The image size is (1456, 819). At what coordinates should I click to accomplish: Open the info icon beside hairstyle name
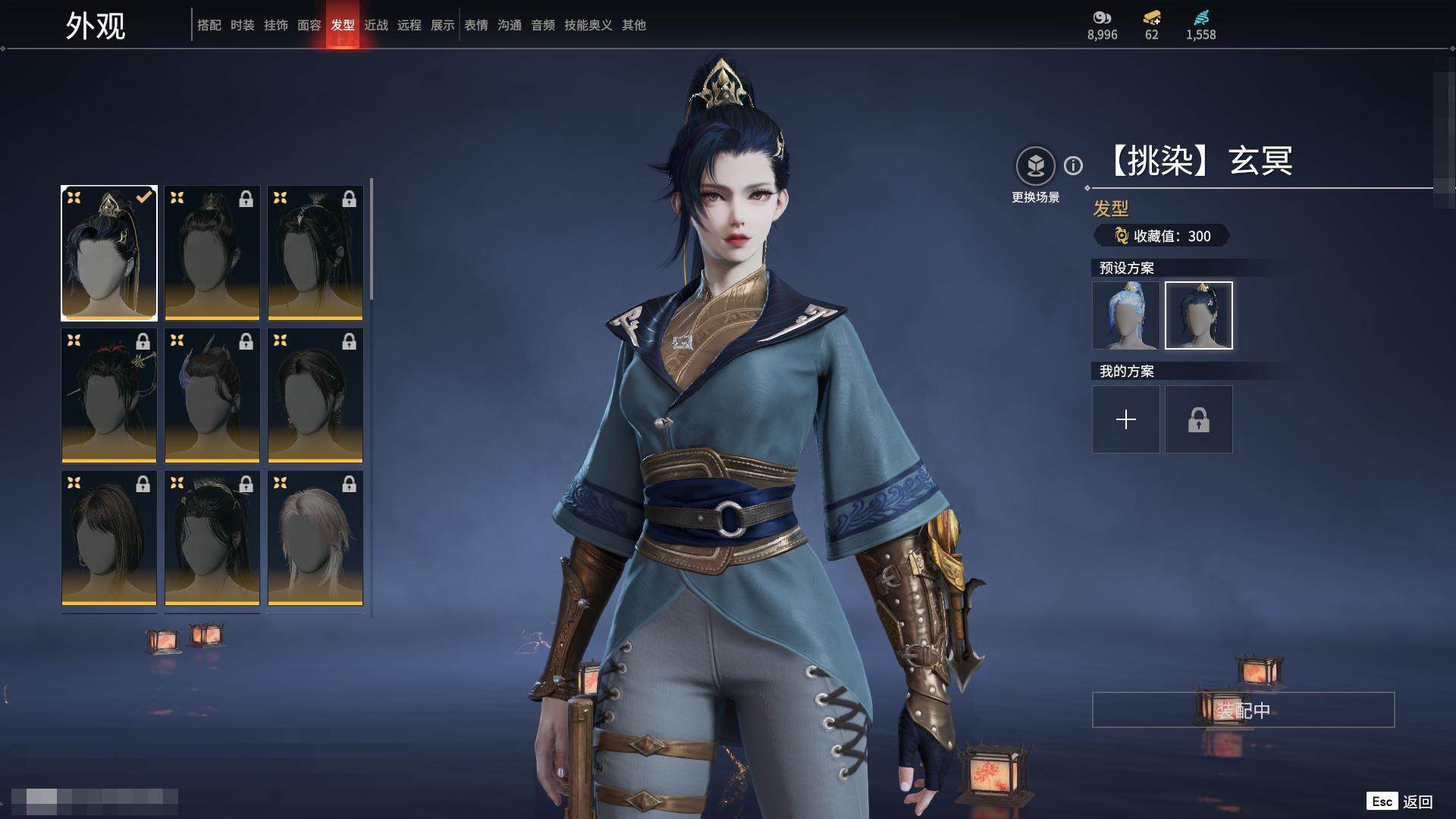coord(1073,165)
